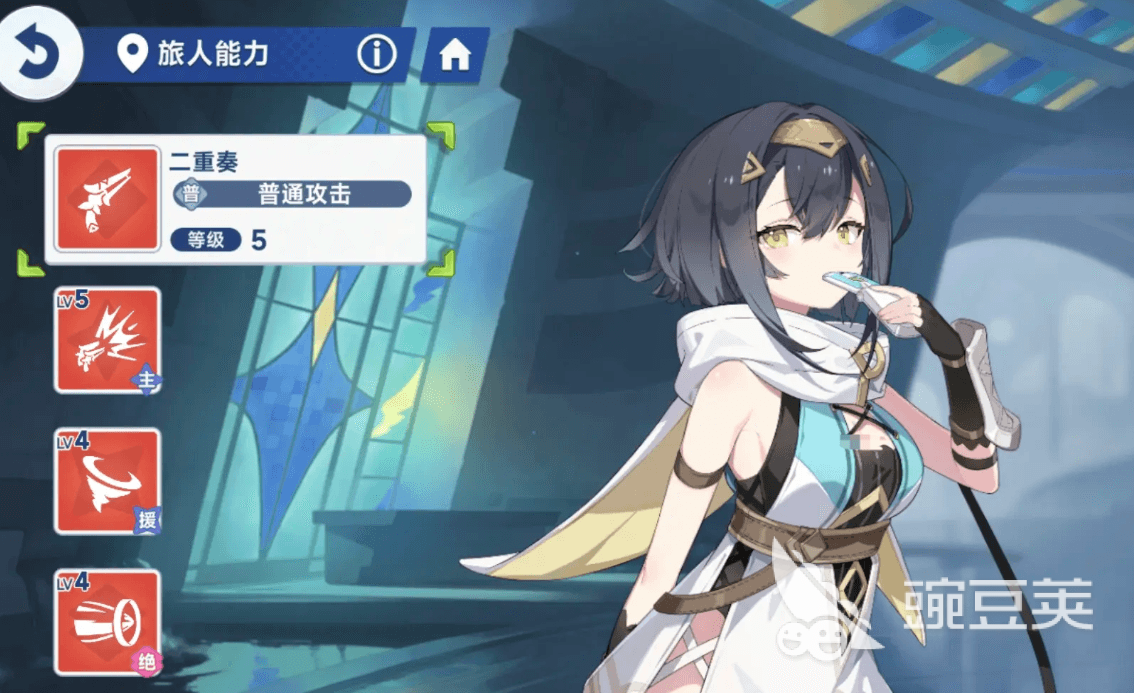
Task: Open the level 4 ultimate skill icon
Action: click(x=107, y=622)
